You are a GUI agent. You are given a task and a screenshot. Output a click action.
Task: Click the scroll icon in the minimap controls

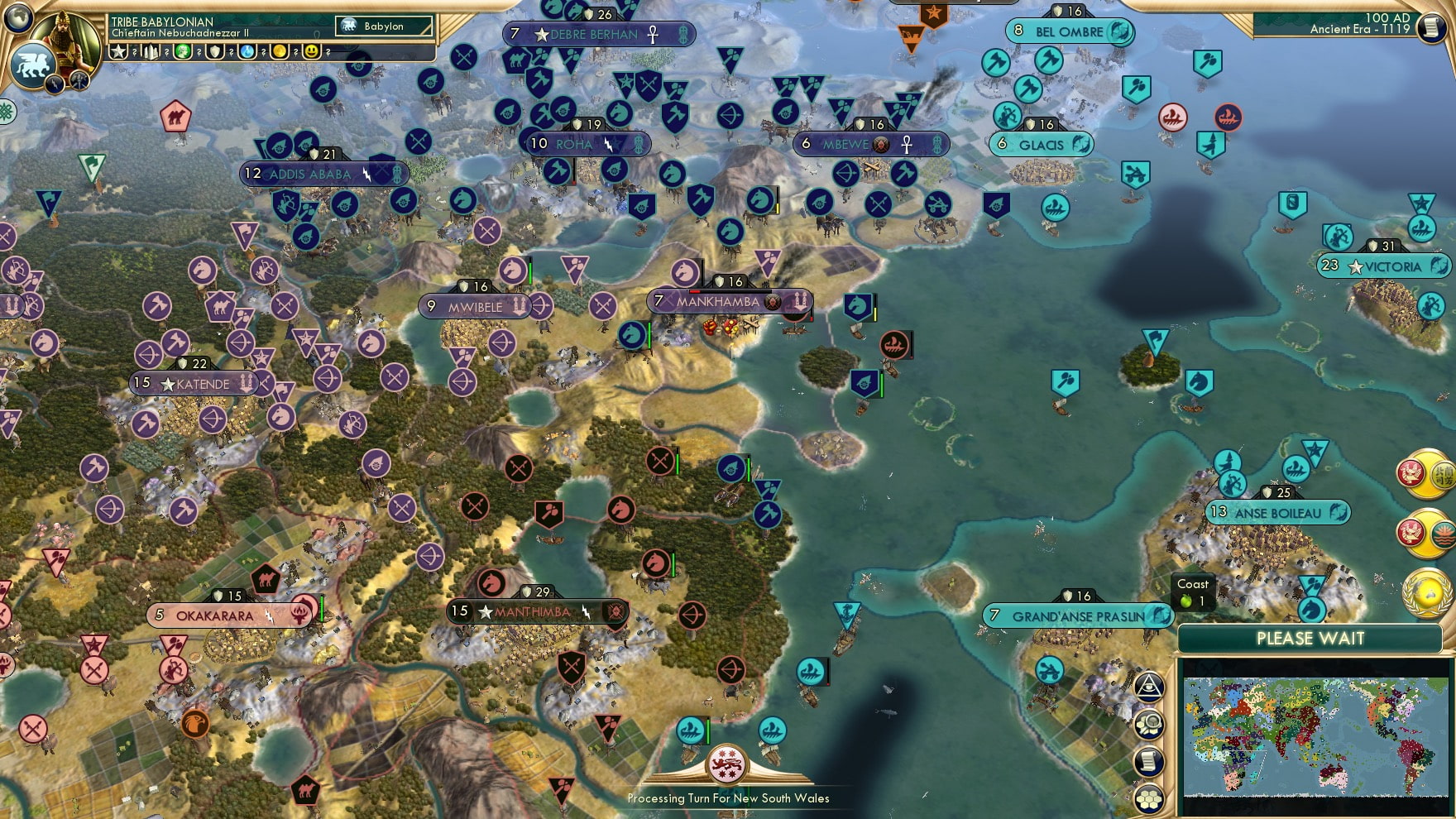click(x=1151, y=759)
